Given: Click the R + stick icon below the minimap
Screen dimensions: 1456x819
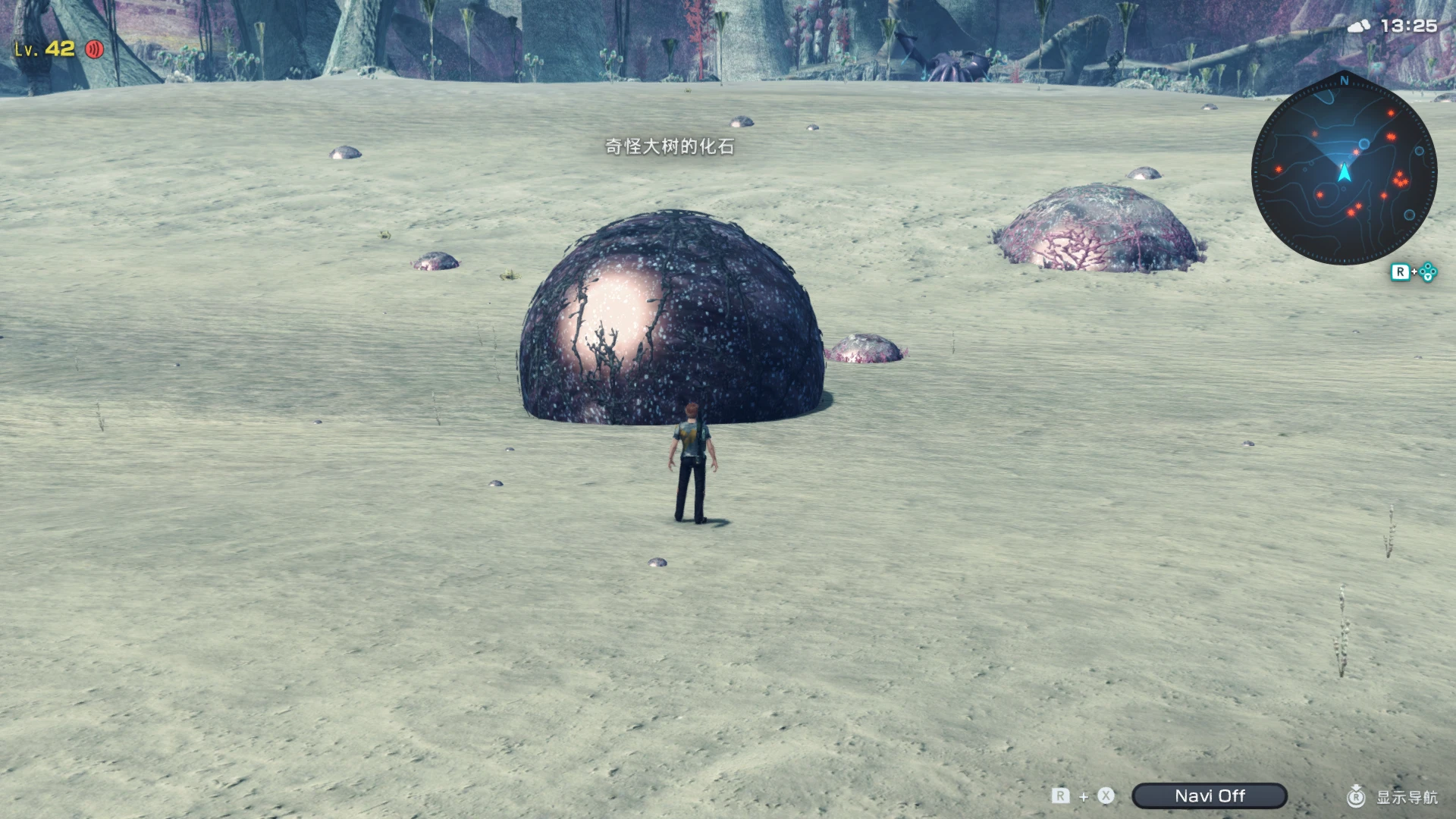Looking at the screenshot, I should 1415,271.
